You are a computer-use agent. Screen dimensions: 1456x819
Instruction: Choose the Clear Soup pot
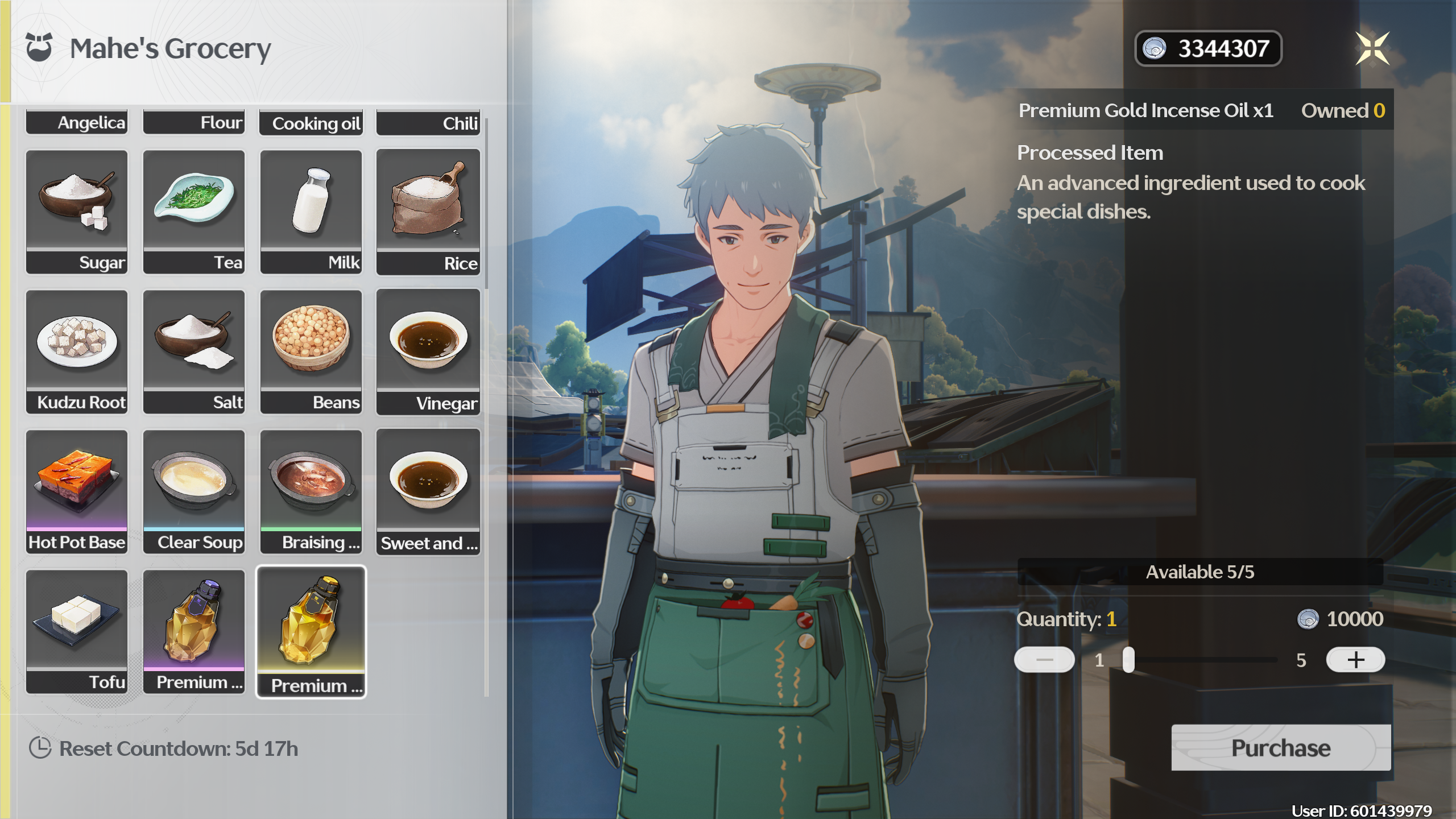pyautogui.click(x=194, y=491)
